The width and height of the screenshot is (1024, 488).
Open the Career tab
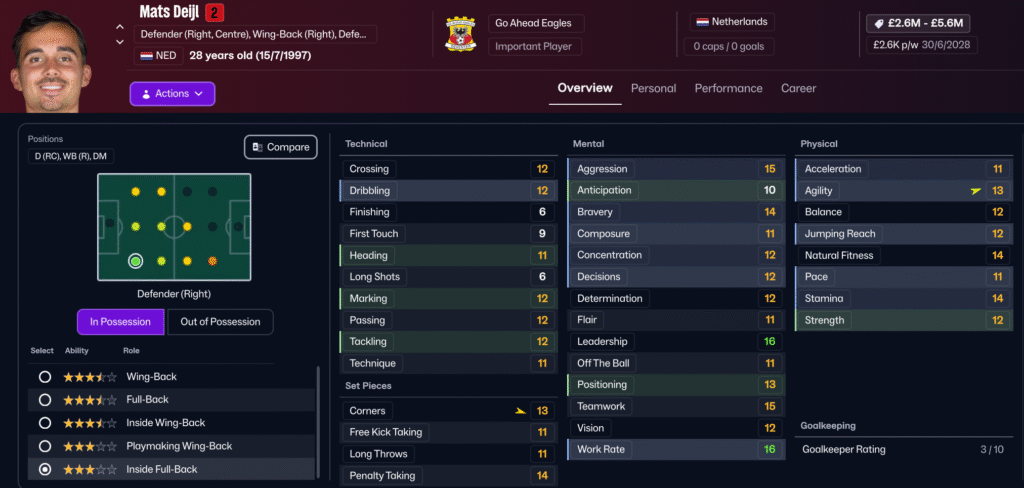[x=798, y=88]
